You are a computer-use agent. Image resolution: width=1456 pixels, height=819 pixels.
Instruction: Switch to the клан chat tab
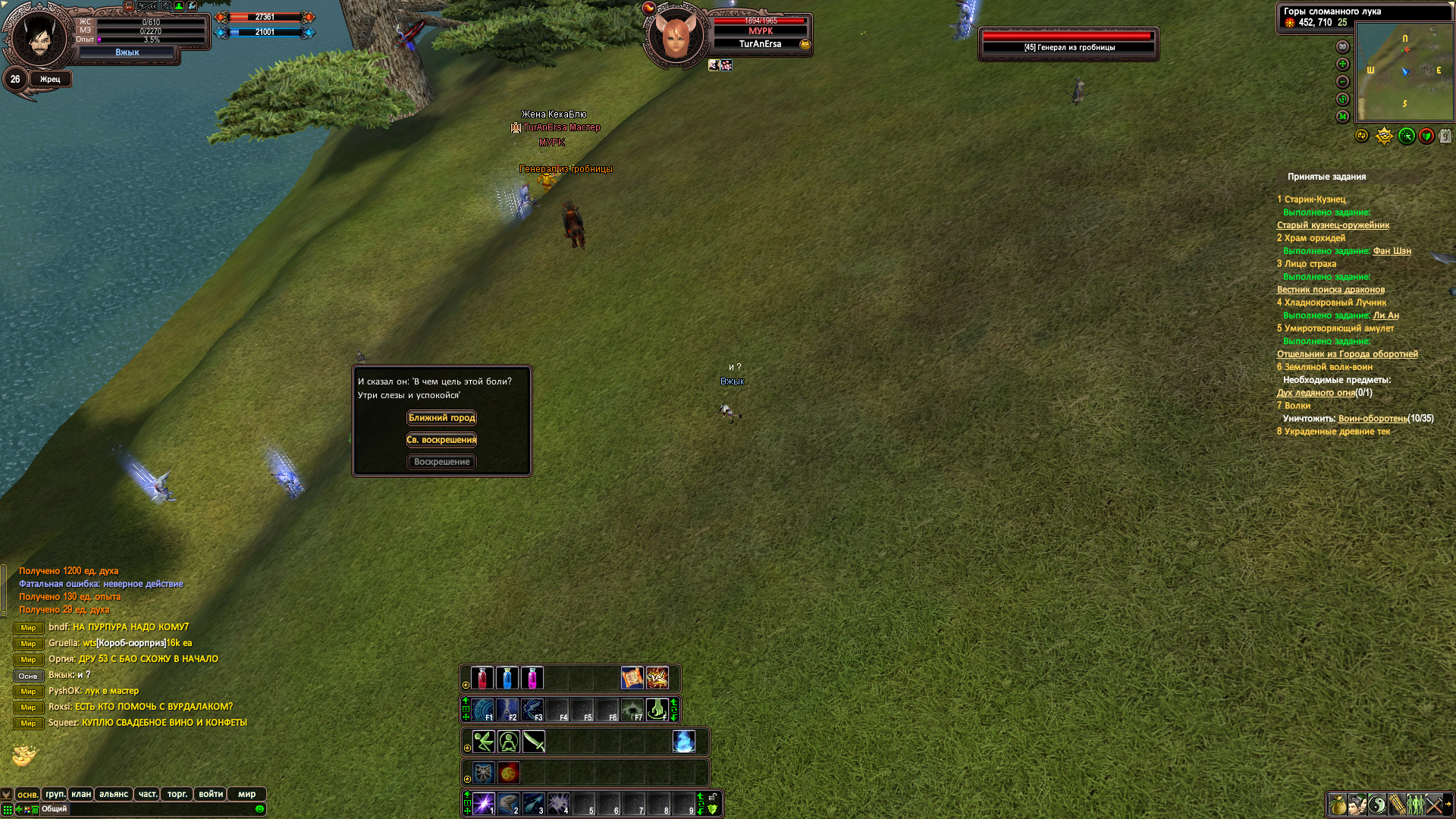[x=81, y=794]
